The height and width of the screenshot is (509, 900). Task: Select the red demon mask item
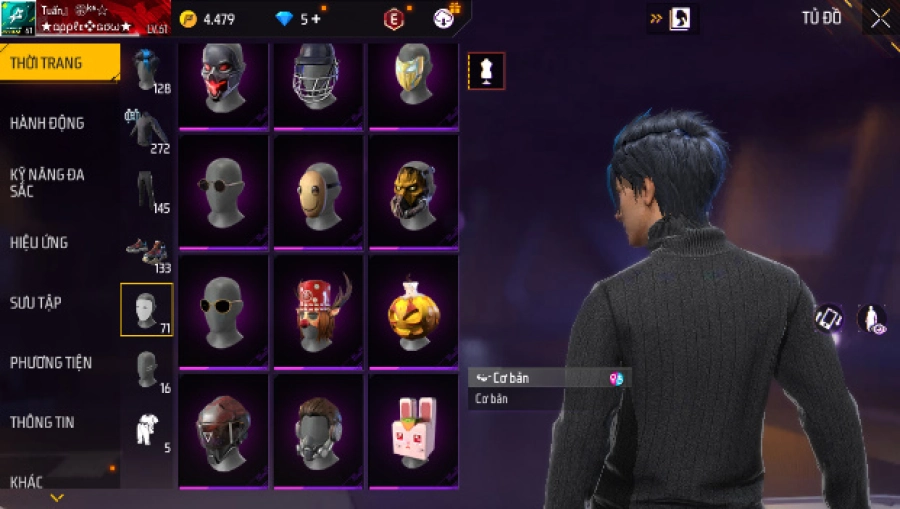tap(222, 82)
